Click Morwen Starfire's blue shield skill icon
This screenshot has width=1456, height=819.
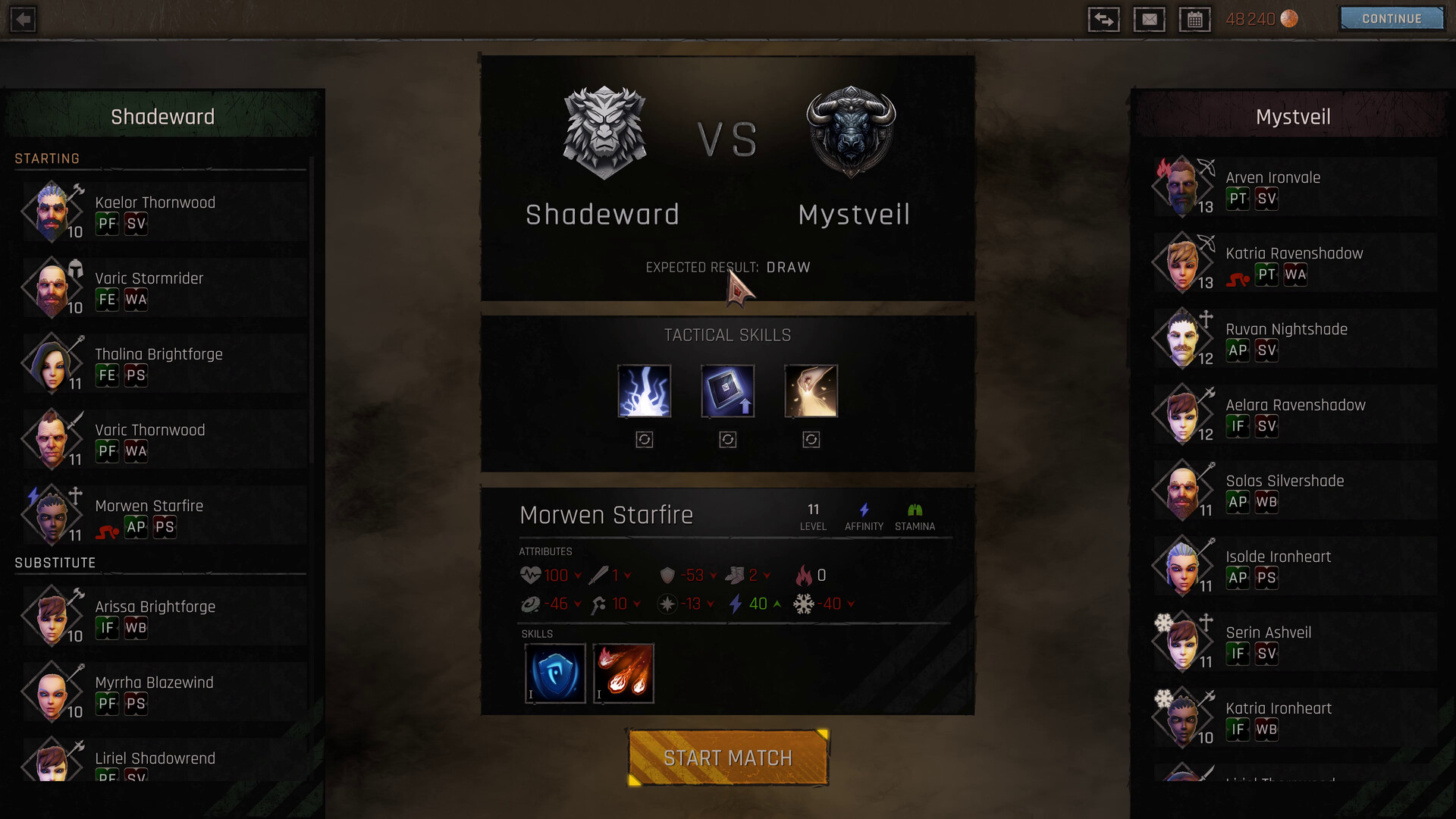point(555,673)
